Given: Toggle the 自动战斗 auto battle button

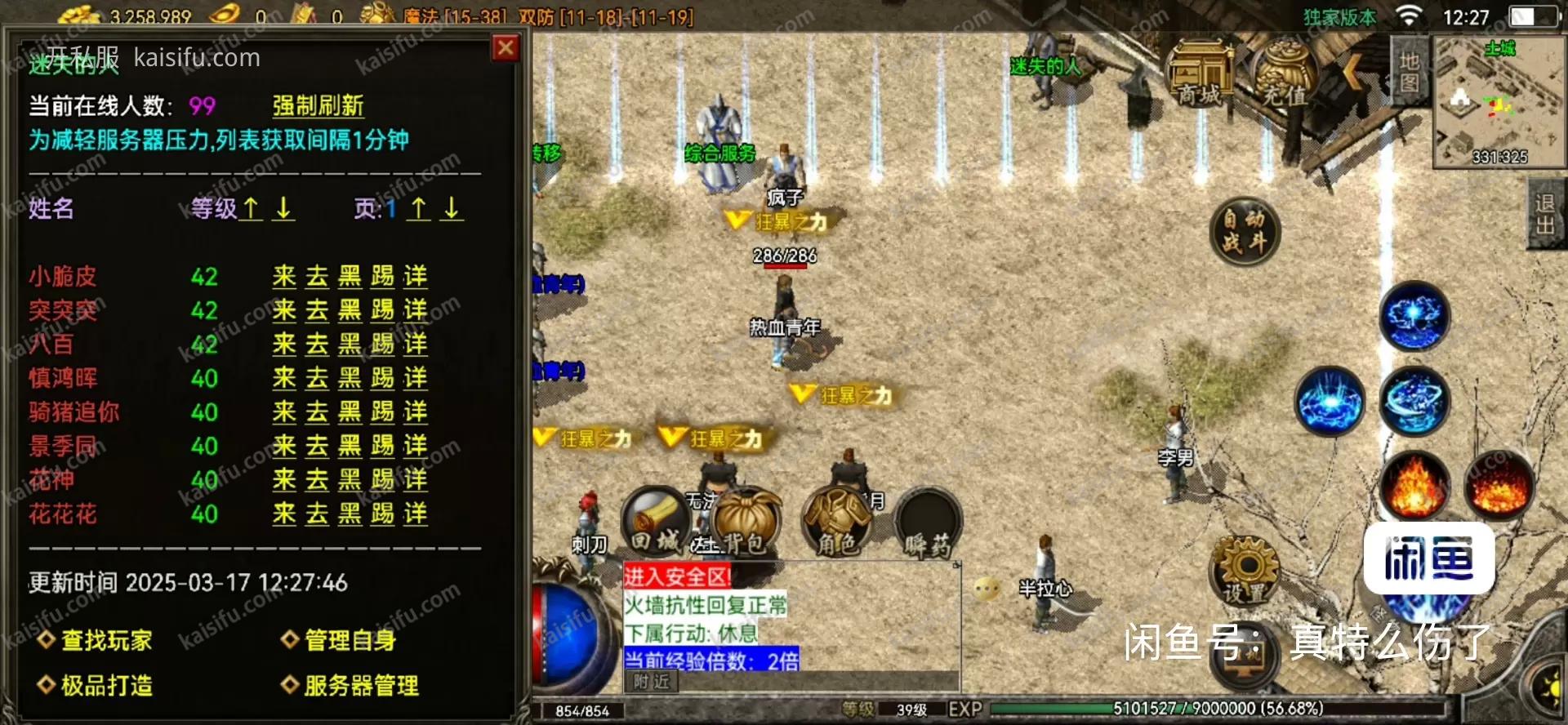Looking at the screenshot, I should pyautogui.click(x=1244, y=231).
